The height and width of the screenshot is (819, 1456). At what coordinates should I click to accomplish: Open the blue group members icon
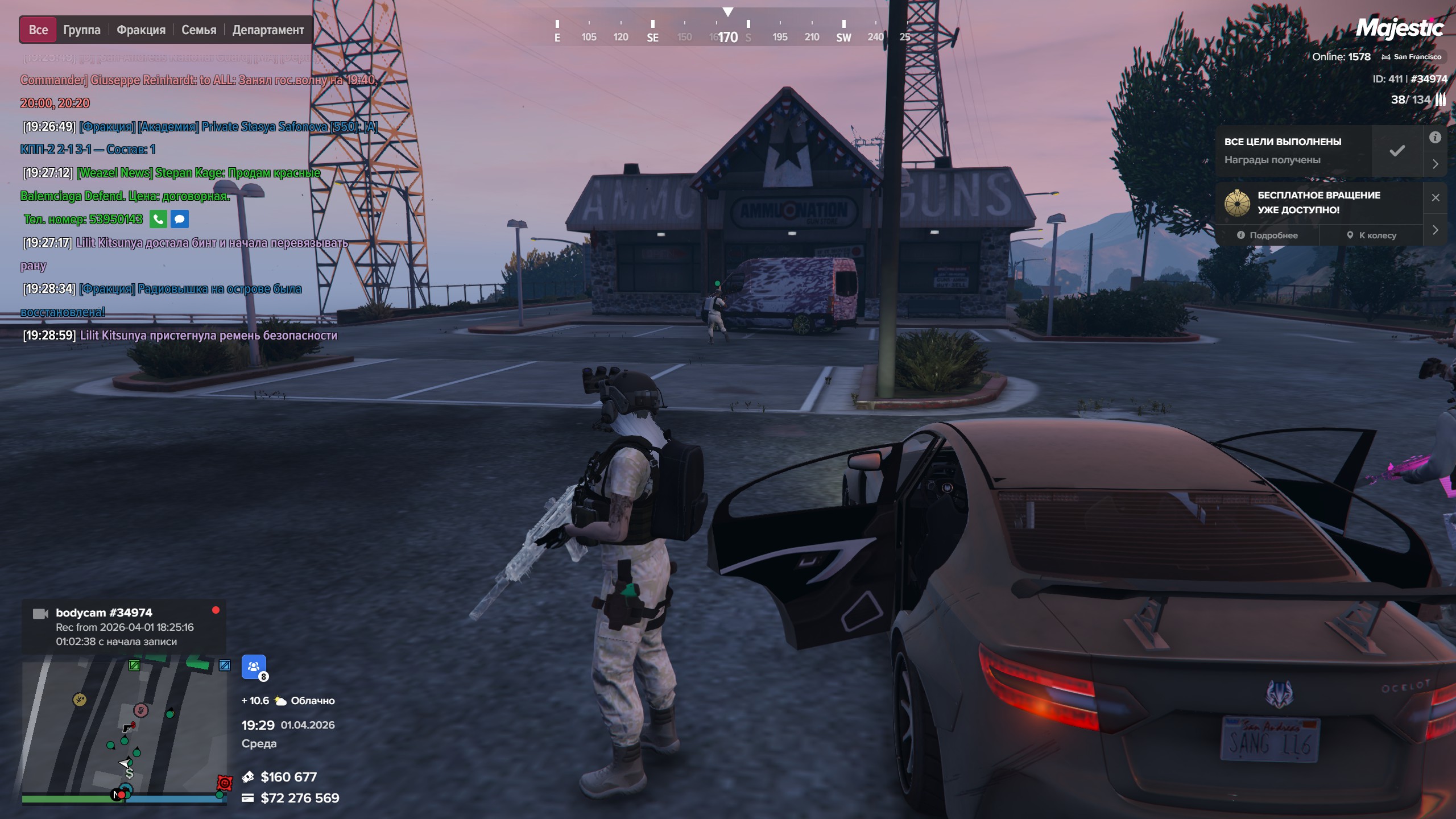click(254, 667)
